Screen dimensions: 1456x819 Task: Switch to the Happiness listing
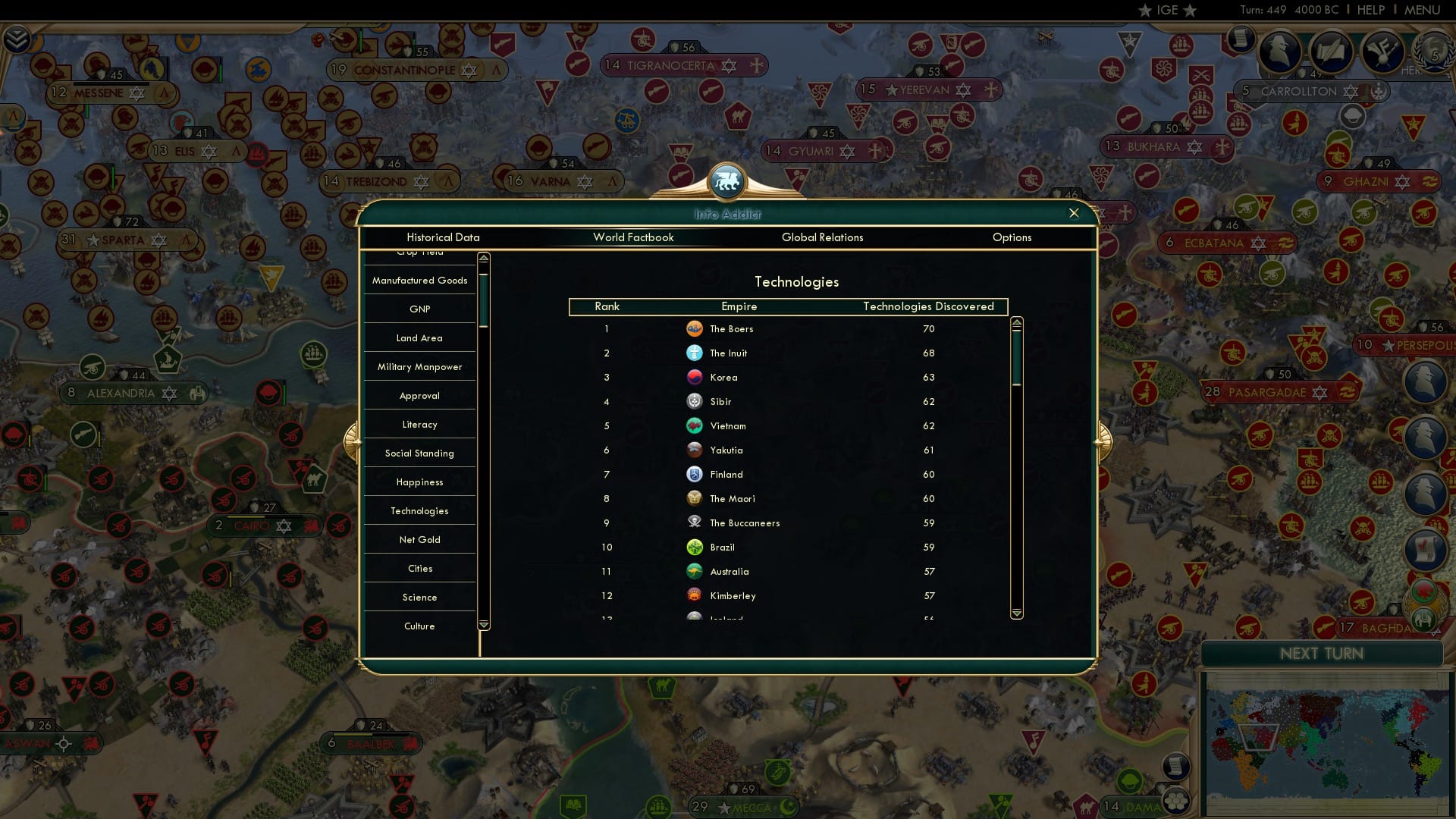[x=419, y=482]
